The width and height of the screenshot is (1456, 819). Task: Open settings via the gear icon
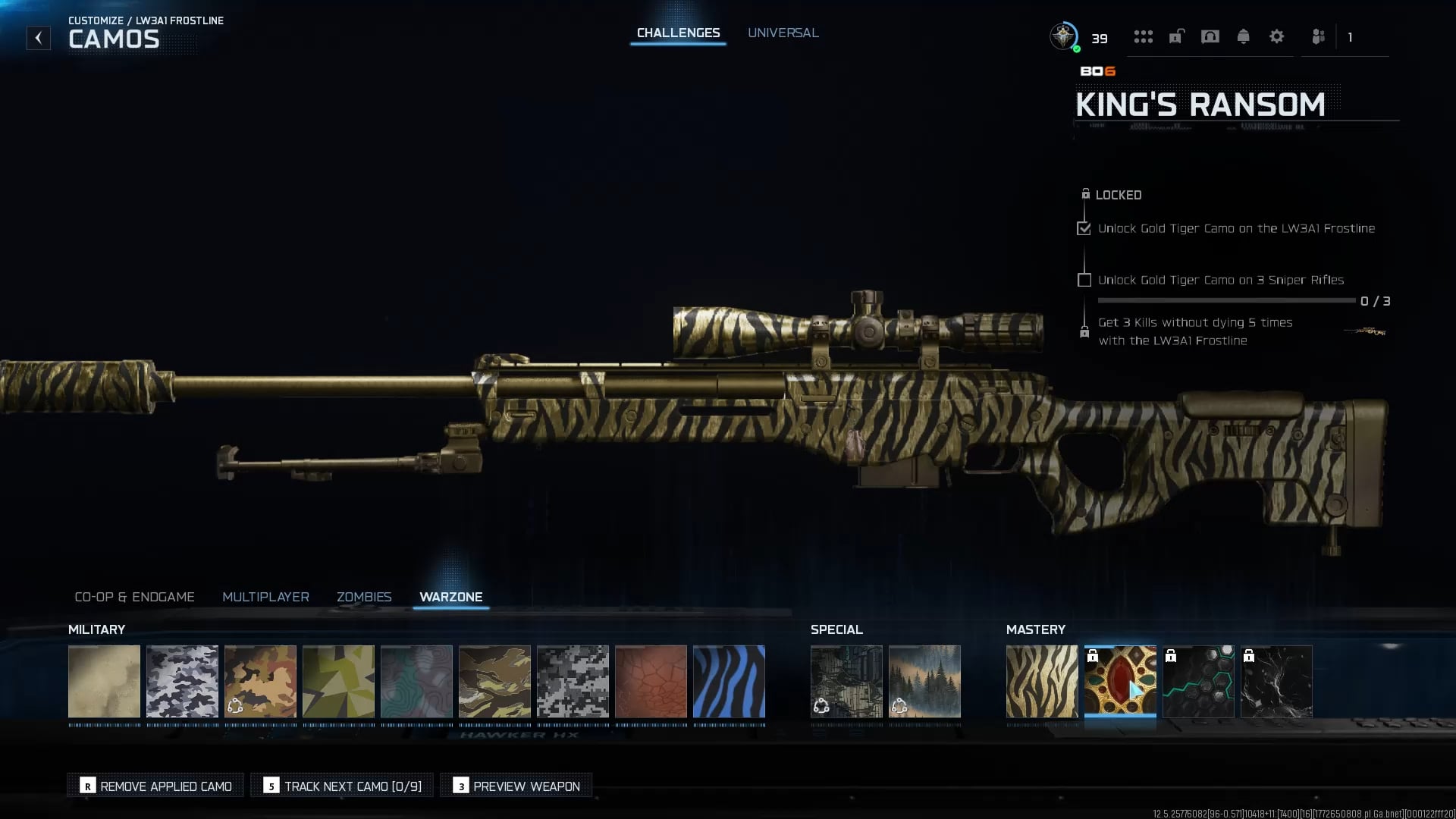coord(1276,36)
